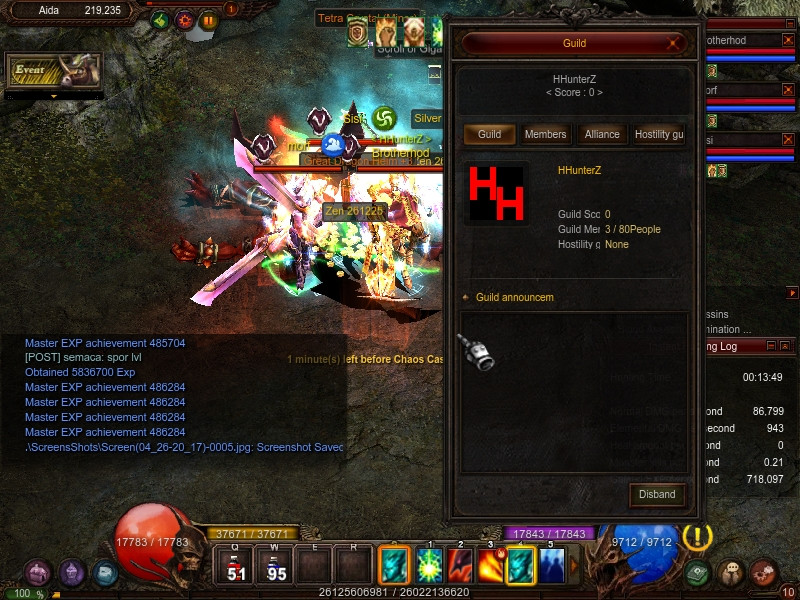This screenshot has width=800, height=600.
Task: Click the orange pause button
Action: coord(209,20)
